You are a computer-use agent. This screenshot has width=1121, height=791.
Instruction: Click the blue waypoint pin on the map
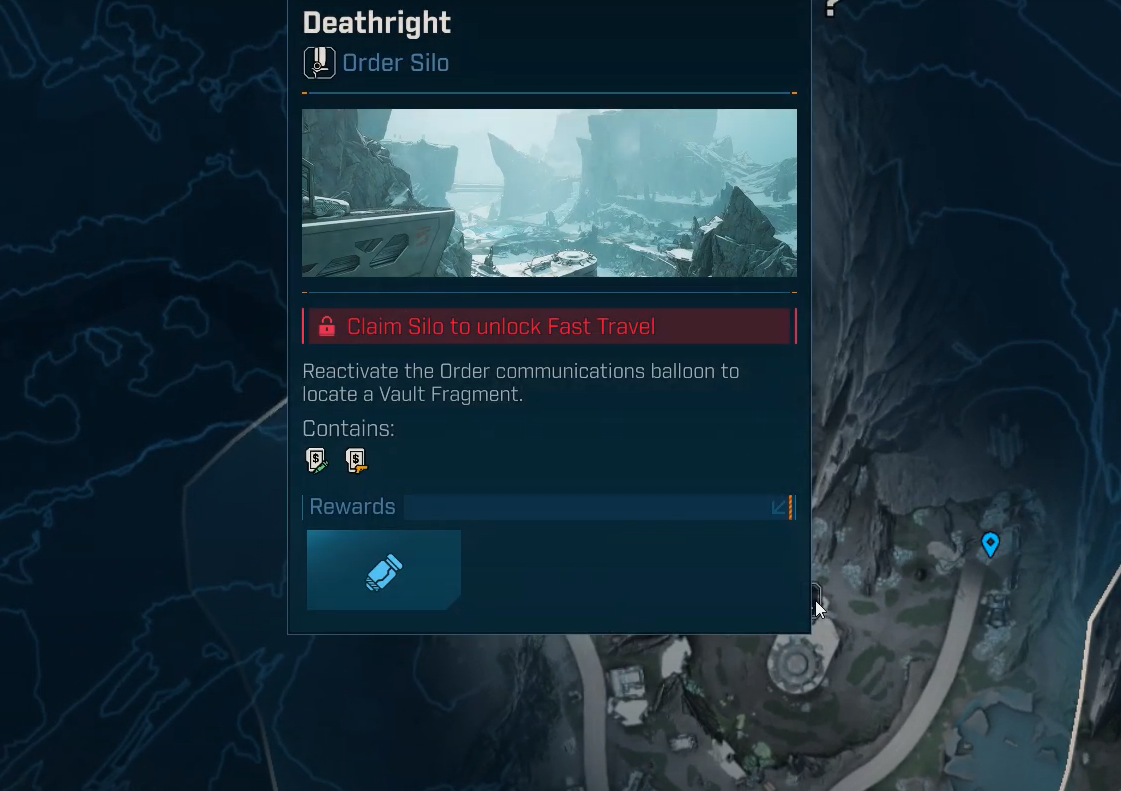point(990,543)
